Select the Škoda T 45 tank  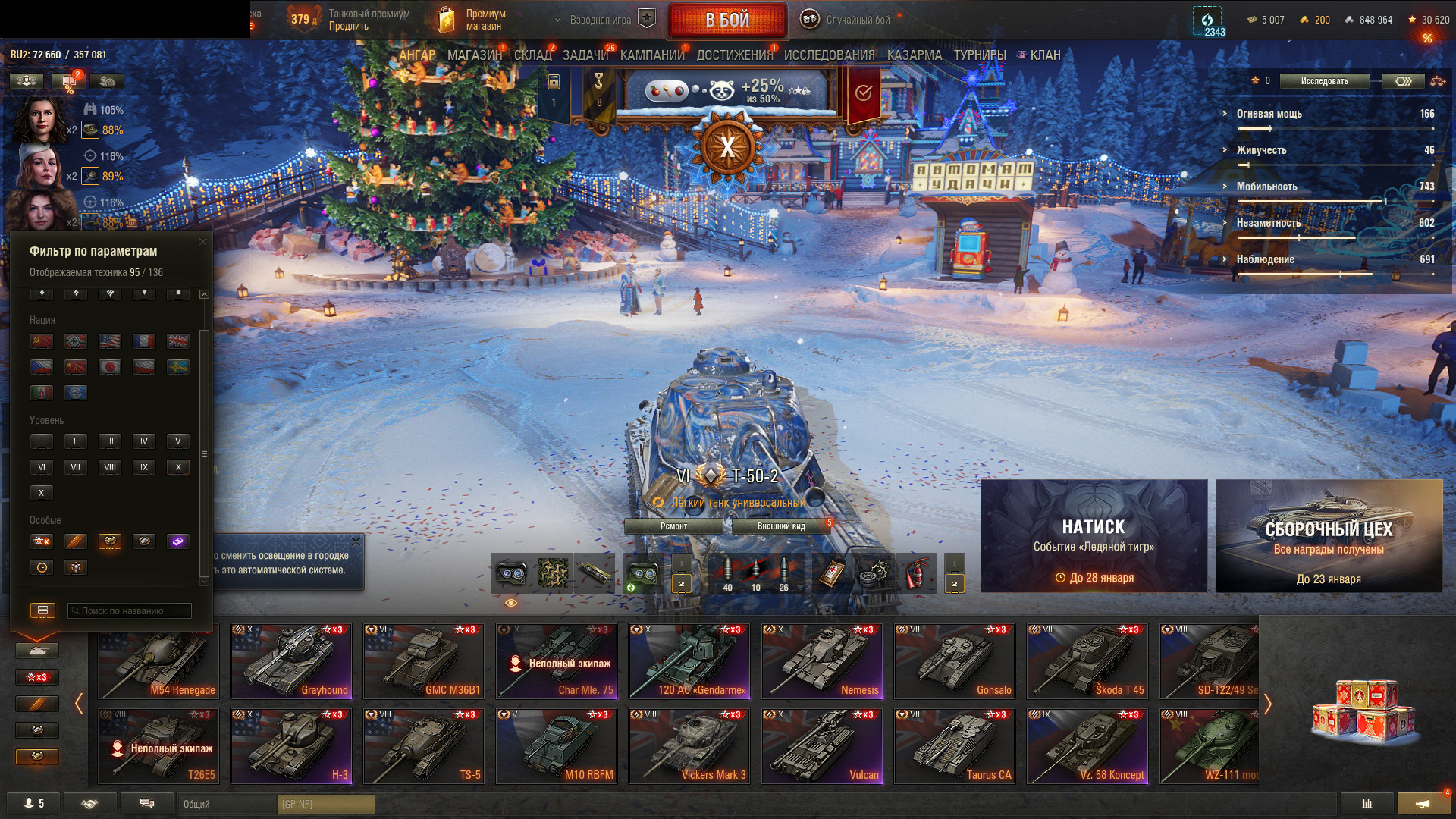[x=1087, y=661]
